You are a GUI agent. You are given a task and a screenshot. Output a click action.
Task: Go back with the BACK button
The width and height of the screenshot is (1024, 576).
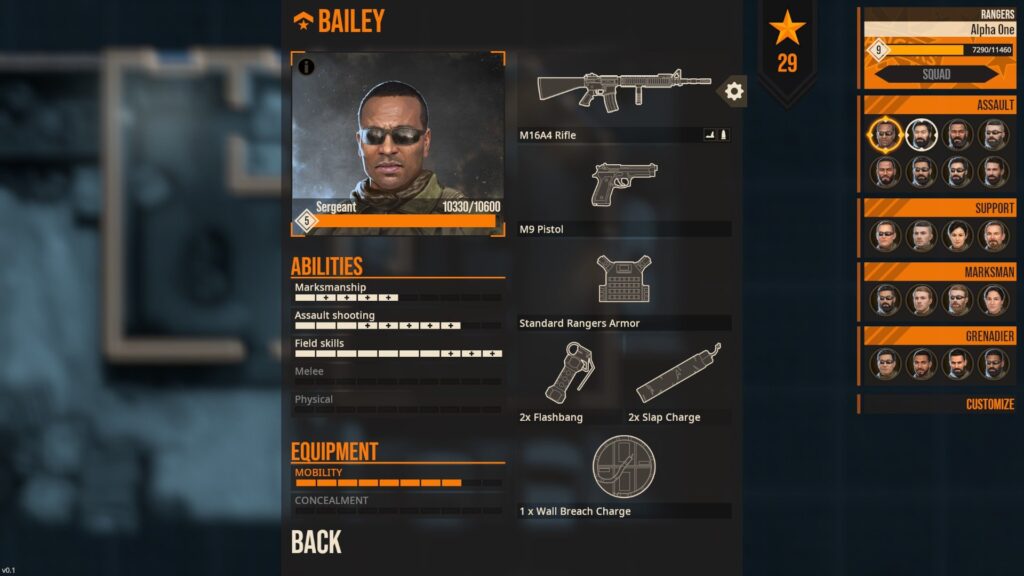click(x=316, y=542)
